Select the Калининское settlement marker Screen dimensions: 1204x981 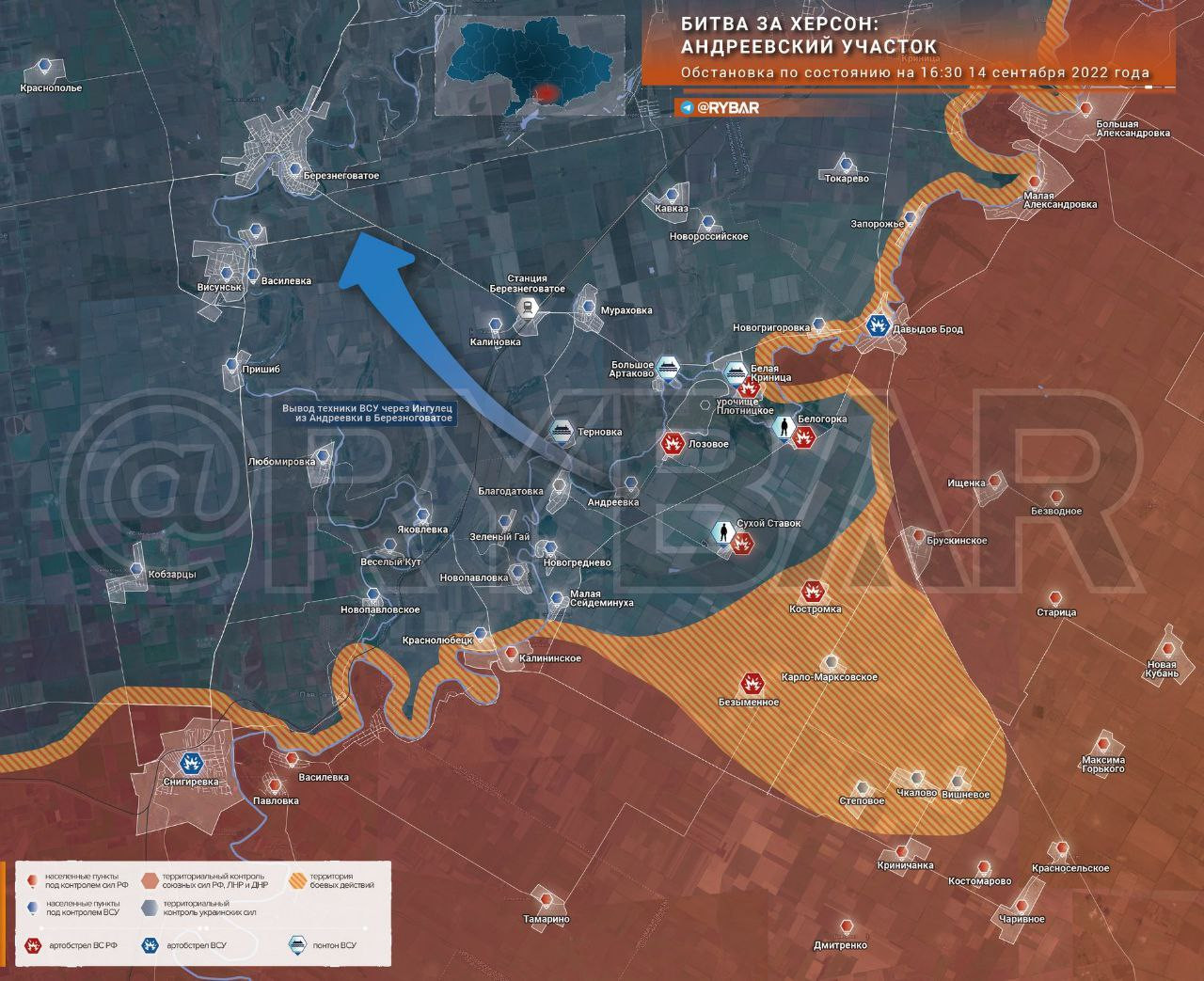[x=510, y=653]
